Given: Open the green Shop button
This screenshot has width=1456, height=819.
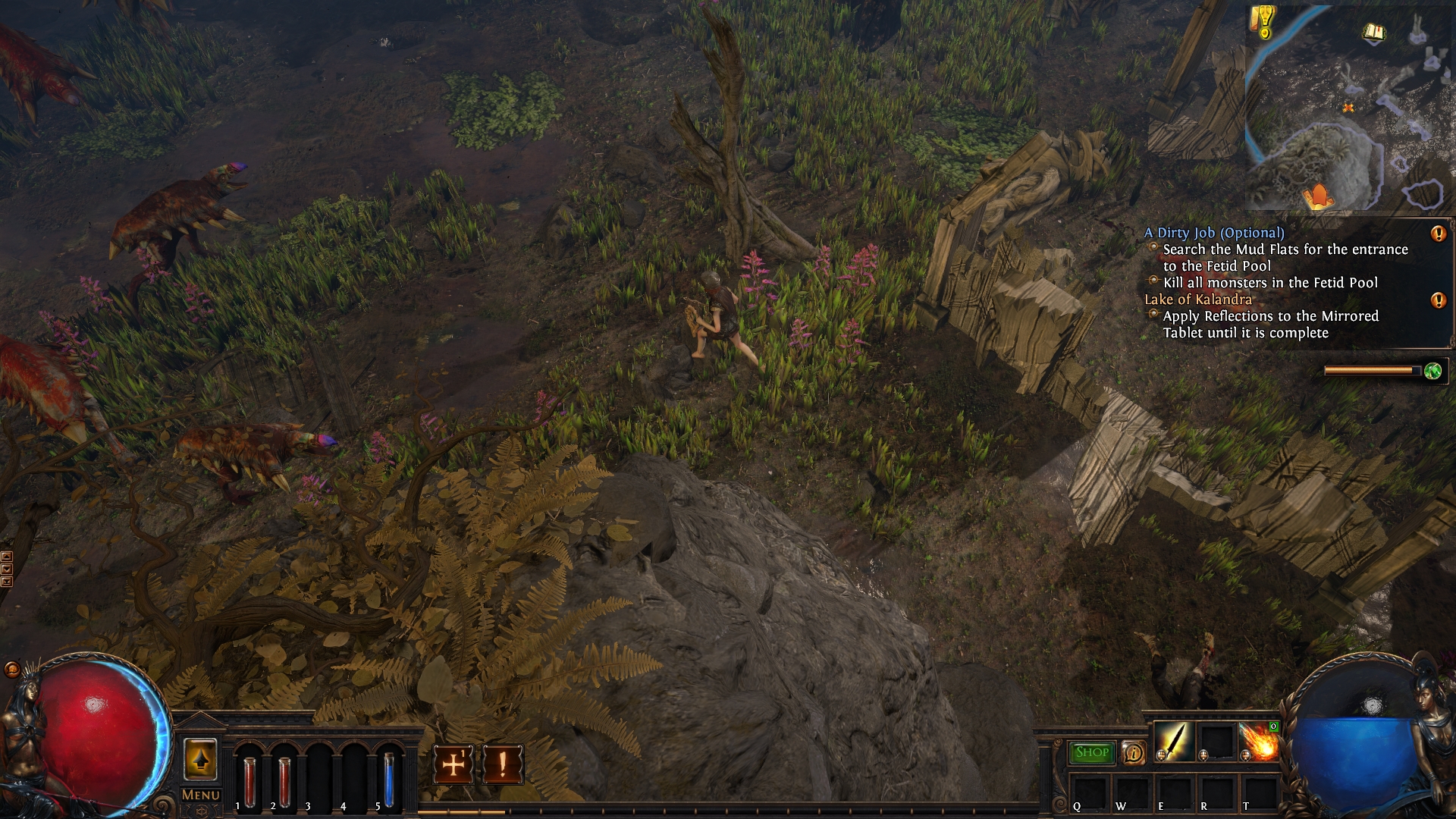Looking at the screenshot, I should 1092,752.
